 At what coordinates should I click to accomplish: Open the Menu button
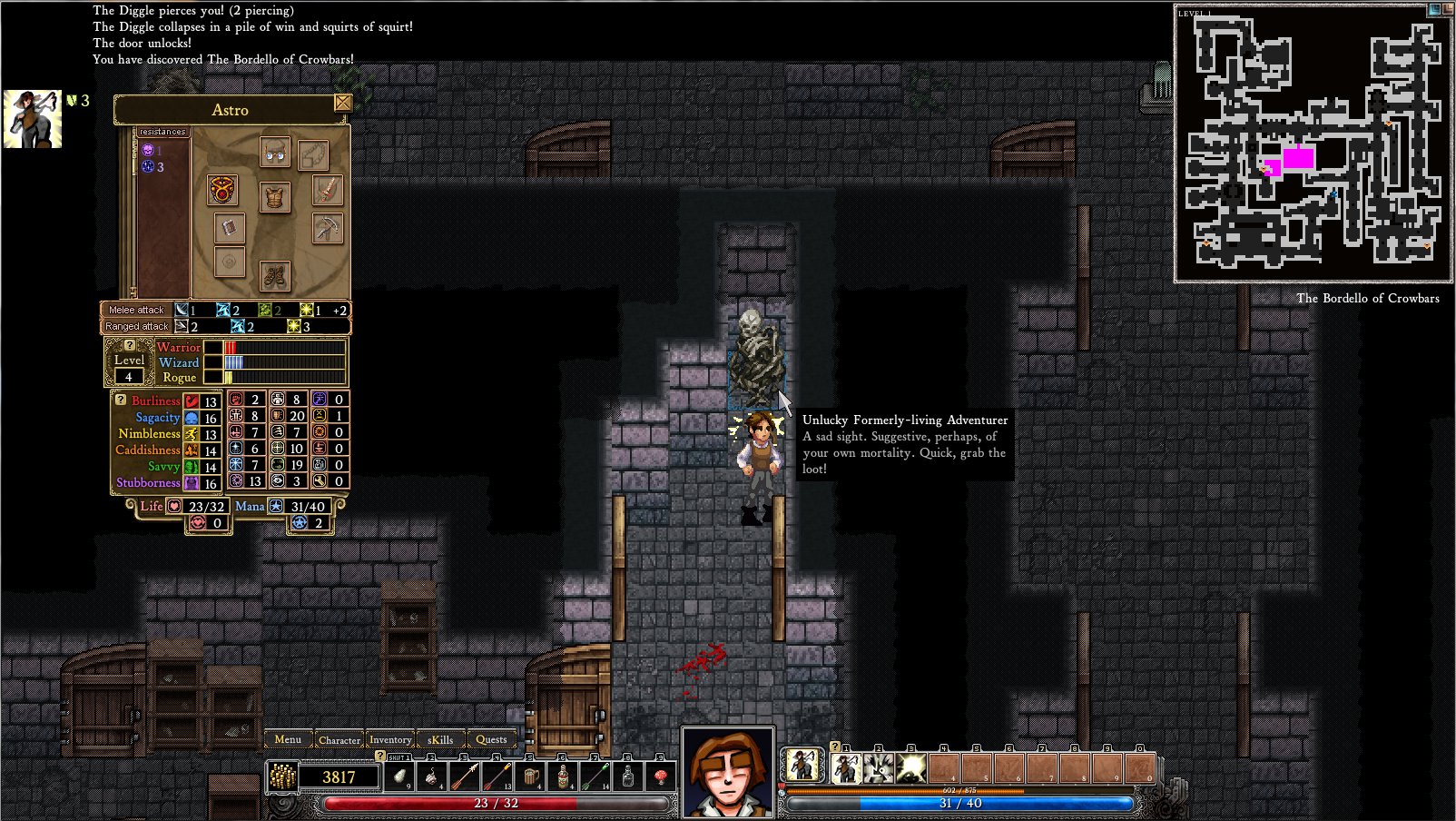coord(288,739)
